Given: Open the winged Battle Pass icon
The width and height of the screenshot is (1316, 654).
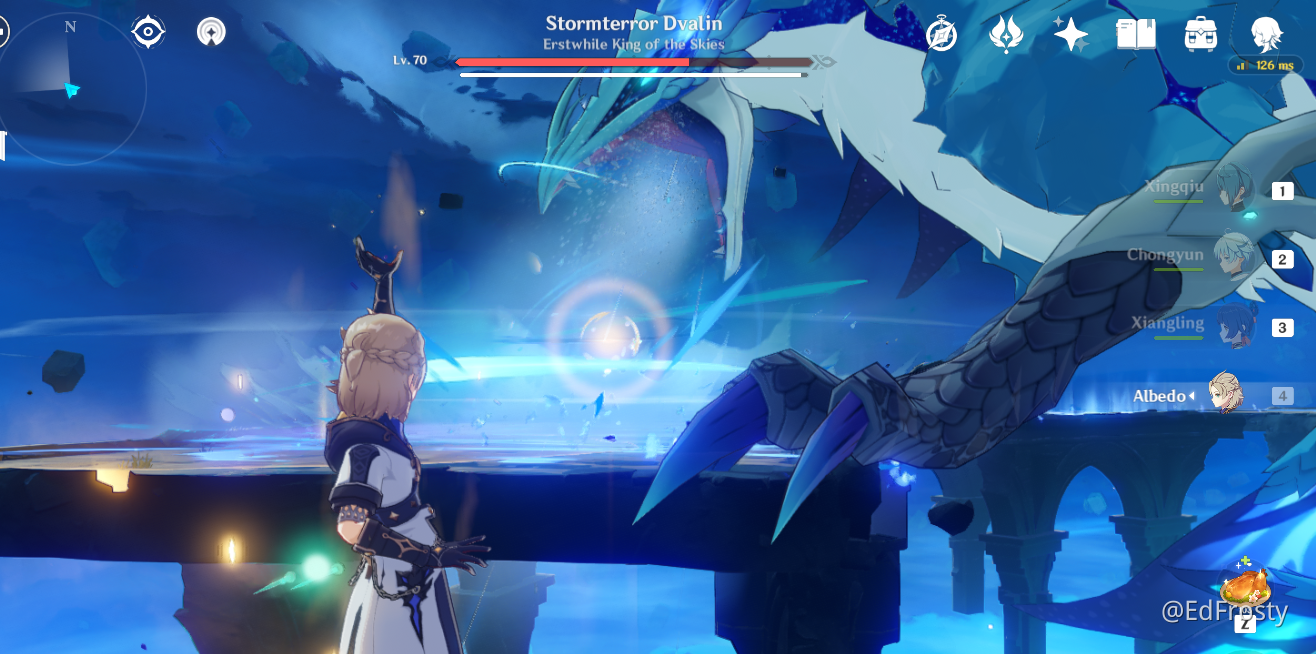Looking at the screenshot, I should pyautogui.click(x=1005, y=35).
